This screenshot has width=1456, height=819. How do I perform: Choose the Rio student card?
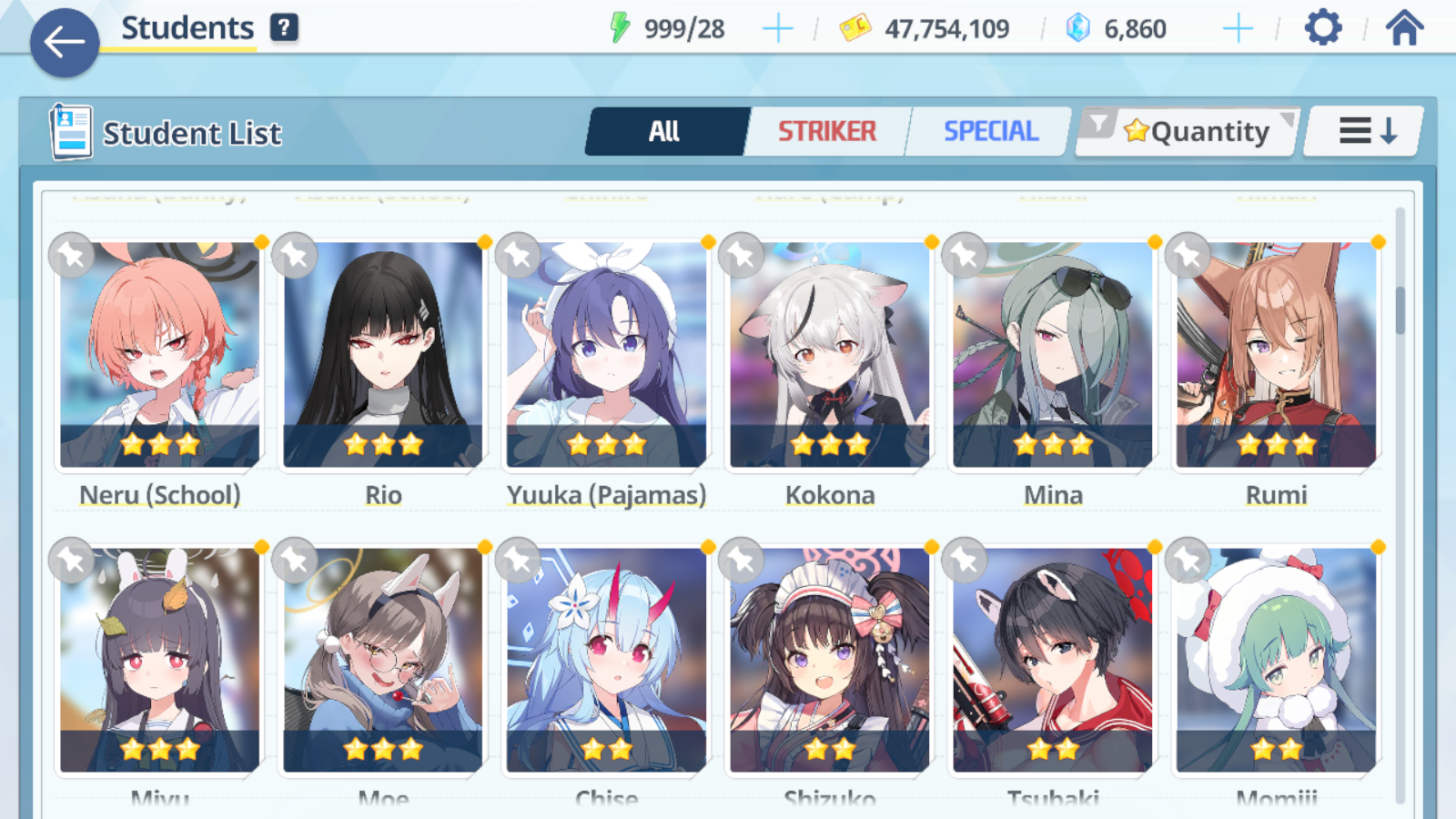pos(383,355)
